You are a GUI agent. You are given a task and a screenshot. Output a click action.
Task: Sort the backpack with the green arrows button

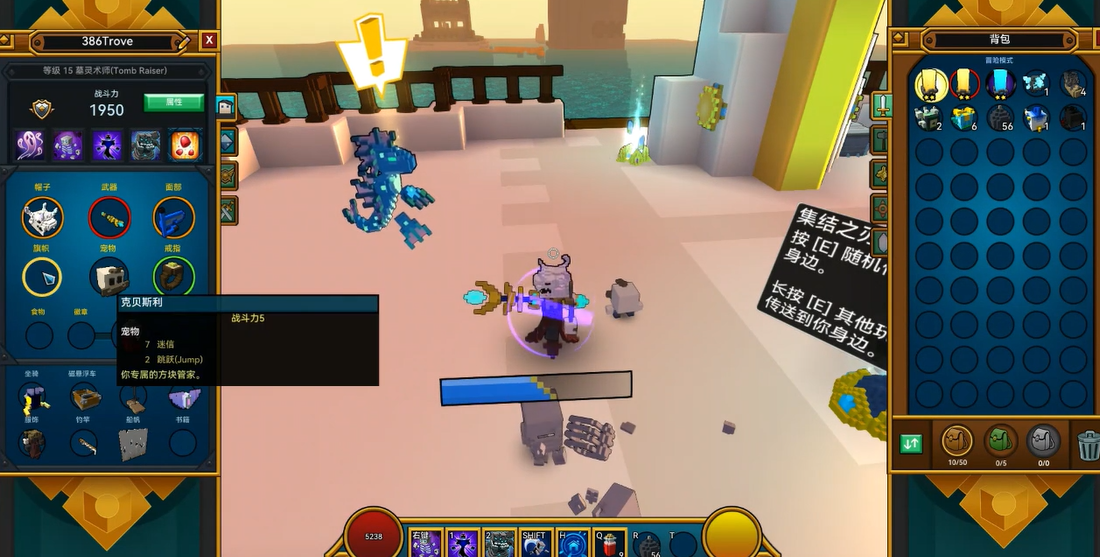tap(911, 443)
